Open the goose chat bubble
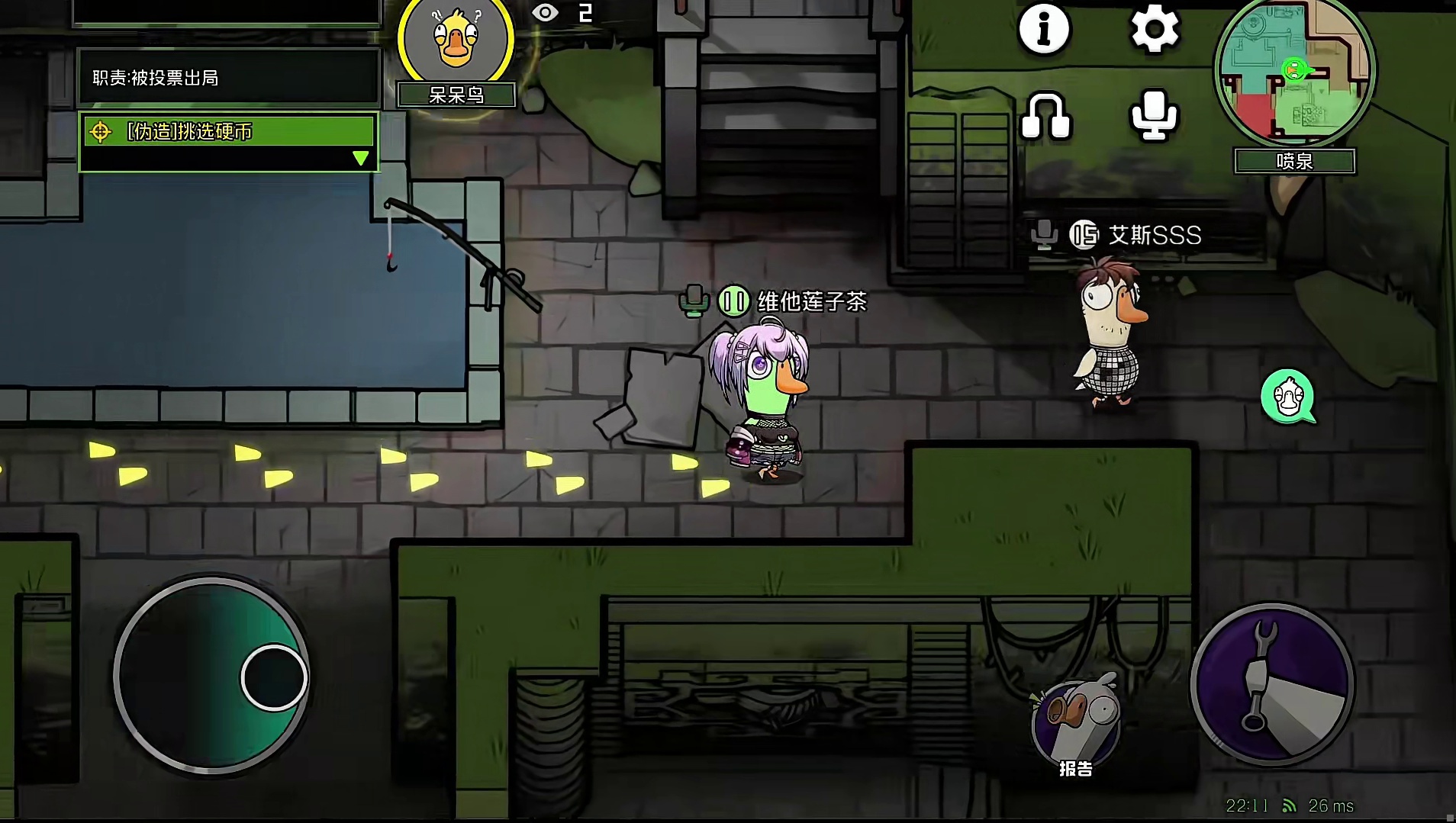The width and height of the screenshot is (1456, 823). click(1288, 397)
